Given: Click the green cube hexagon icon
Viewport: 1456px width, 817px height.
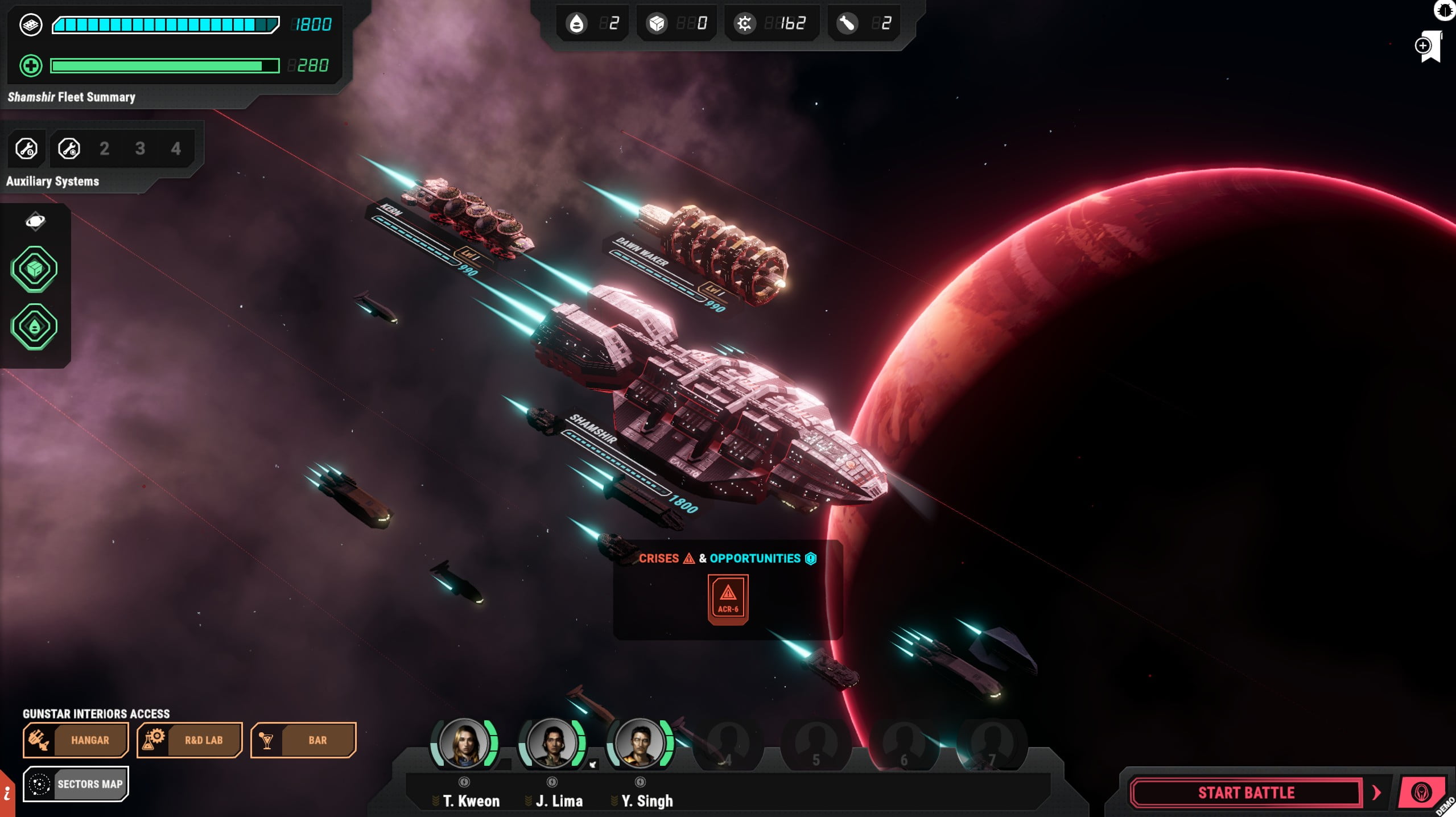Looking at the screenshot, I should coord(34,269).
